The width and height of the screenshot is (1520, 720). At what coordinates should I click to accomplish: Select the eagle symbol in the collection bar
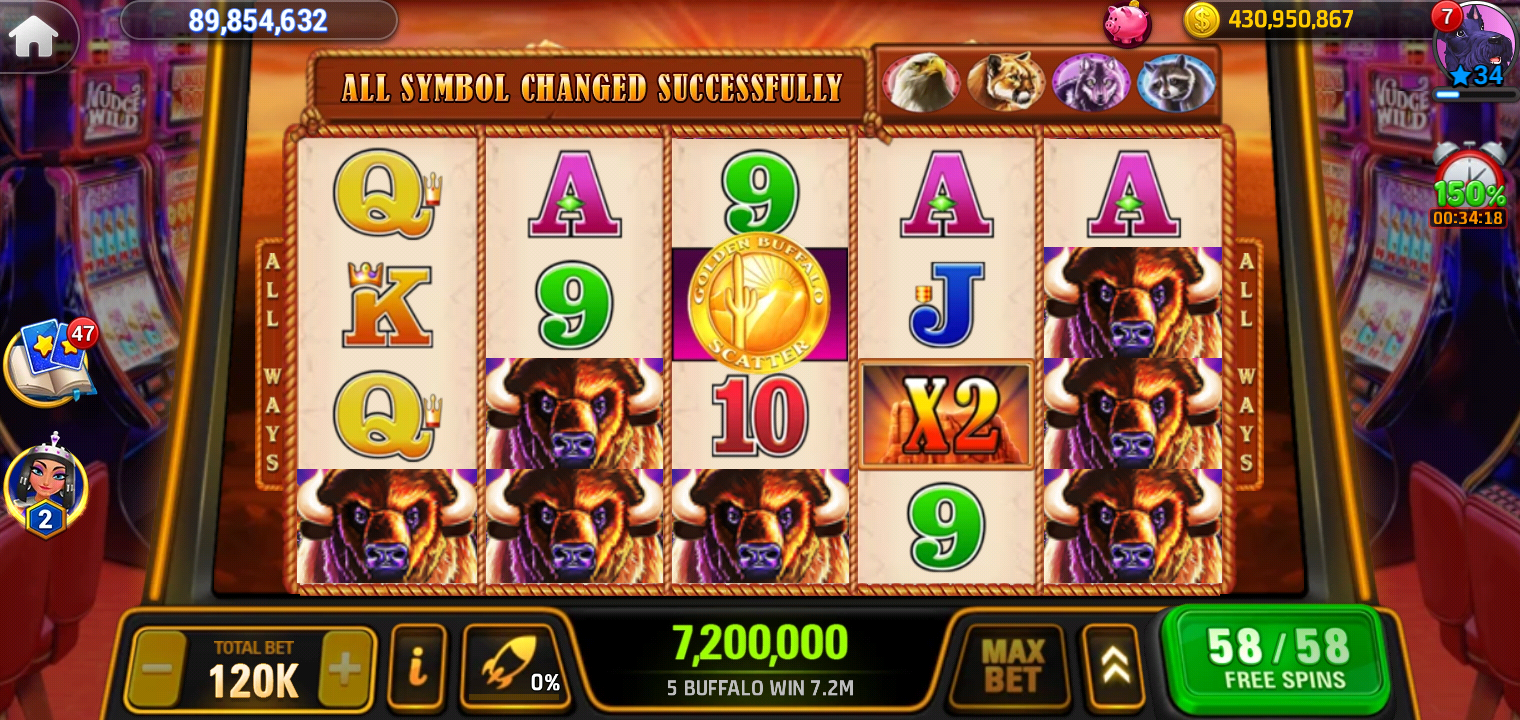[x=922, y=82]
